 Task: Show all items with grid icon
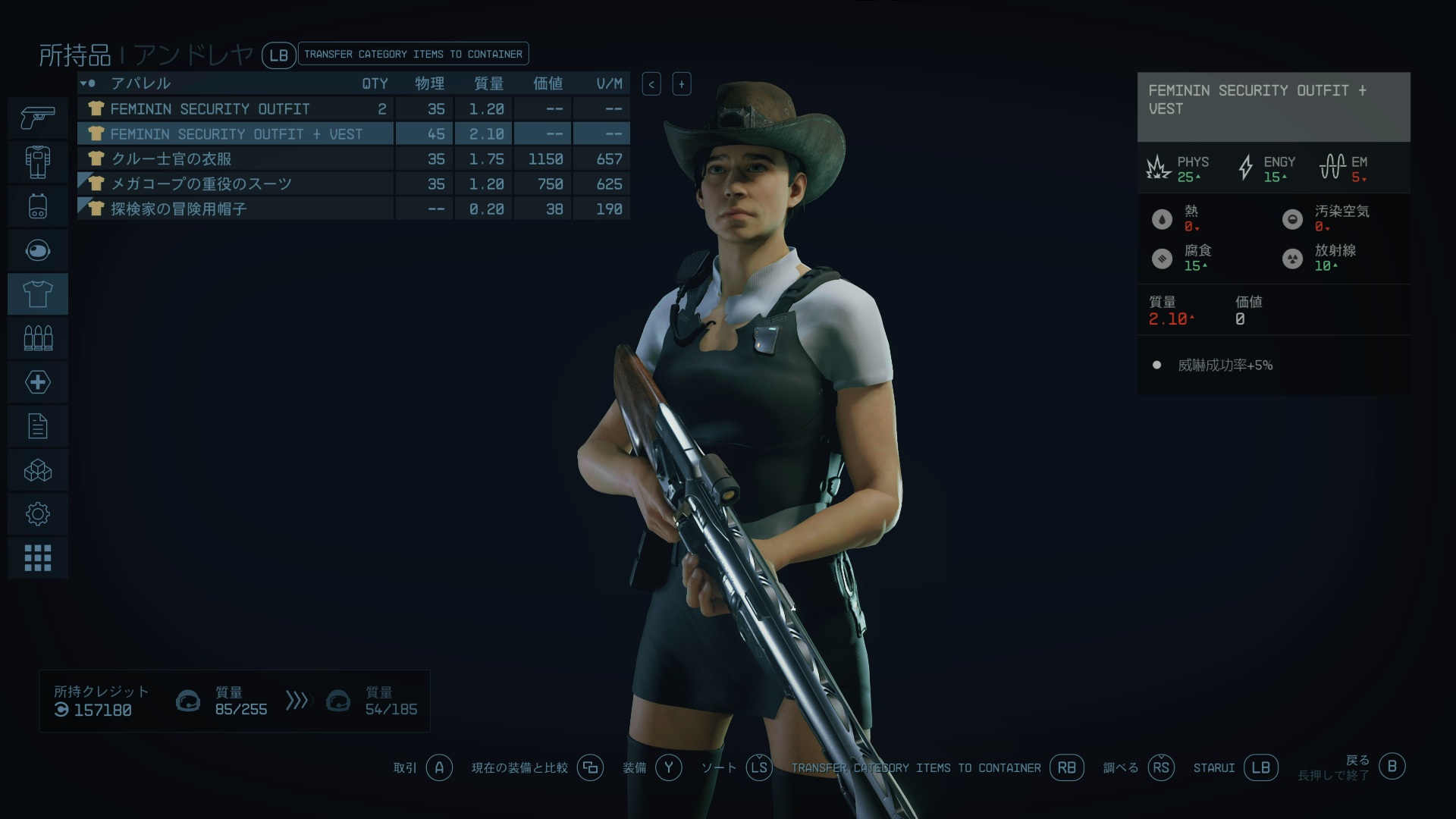pyautogui.click(x=38, y=558)
